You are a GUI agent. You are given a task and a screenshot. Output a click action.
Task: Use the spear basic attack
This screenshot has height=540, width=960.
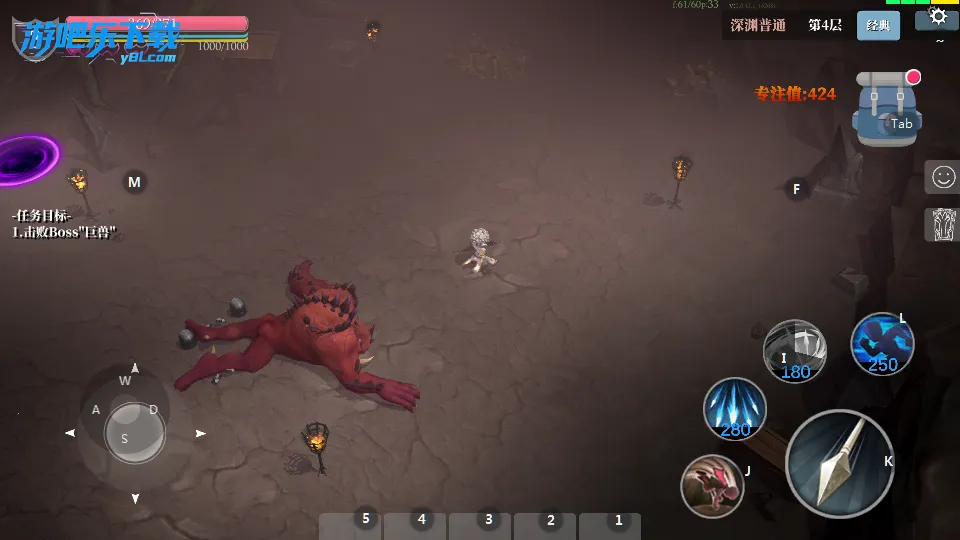[838, 463]
